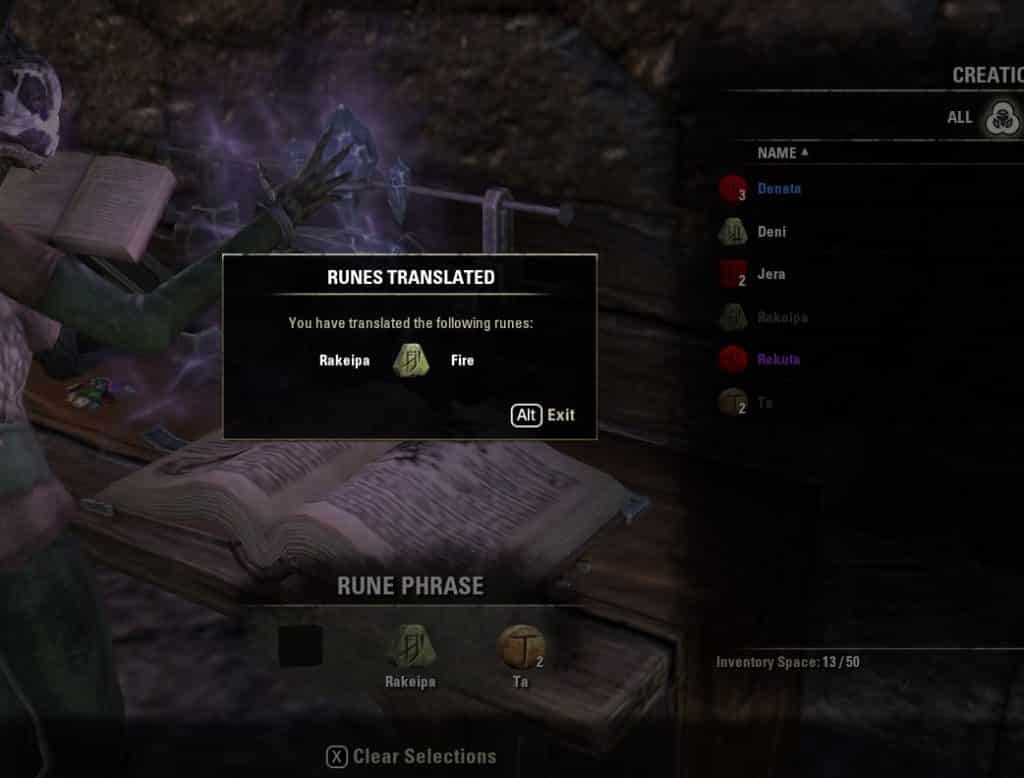Choose the Deni rune in the list
This screenshot has width=1024, height=778.
(x=771, y=232)
